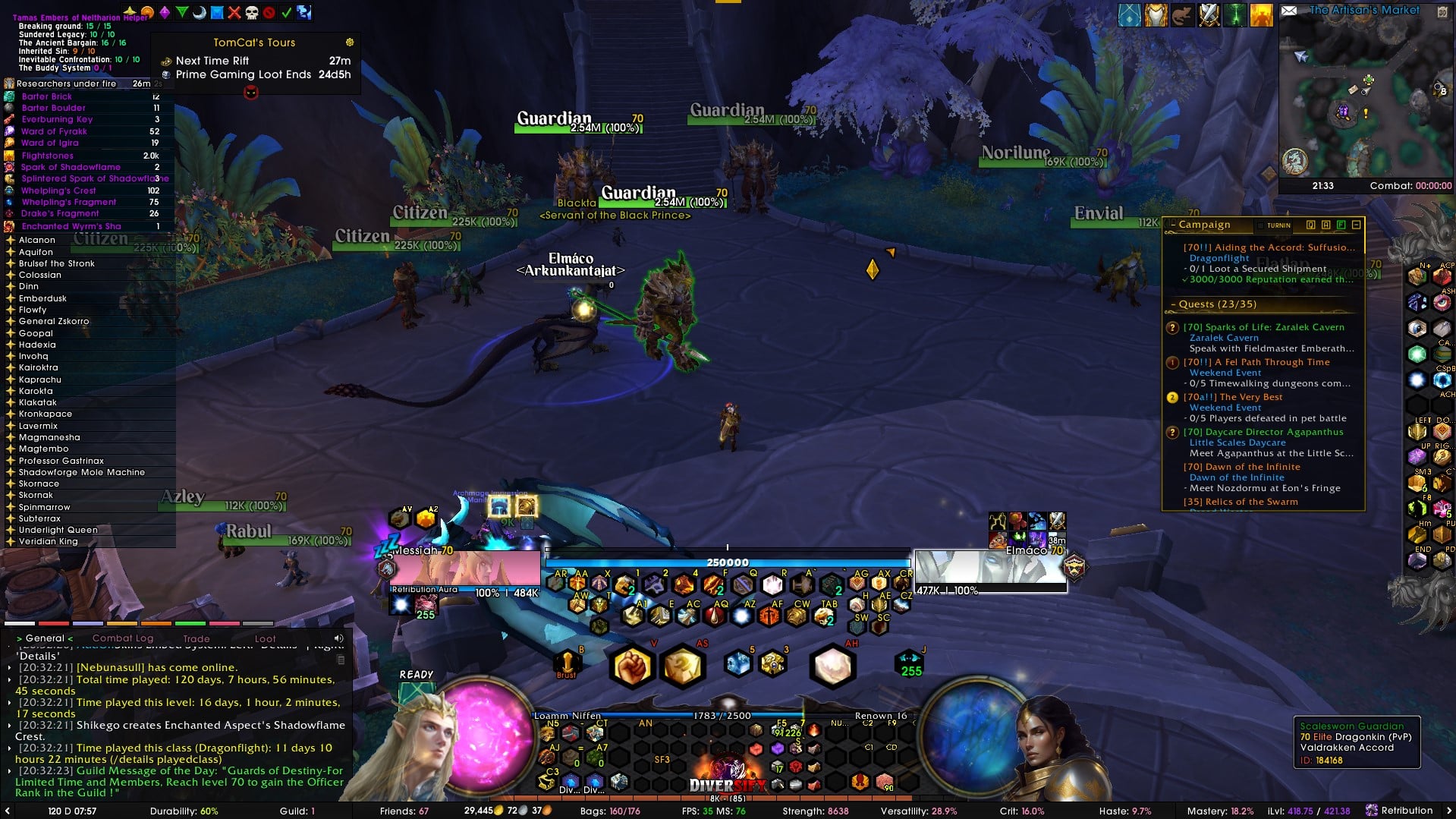The image size is (1456, 819).
Task: Use the large white hexagon ability
Action: click(832, 666)
